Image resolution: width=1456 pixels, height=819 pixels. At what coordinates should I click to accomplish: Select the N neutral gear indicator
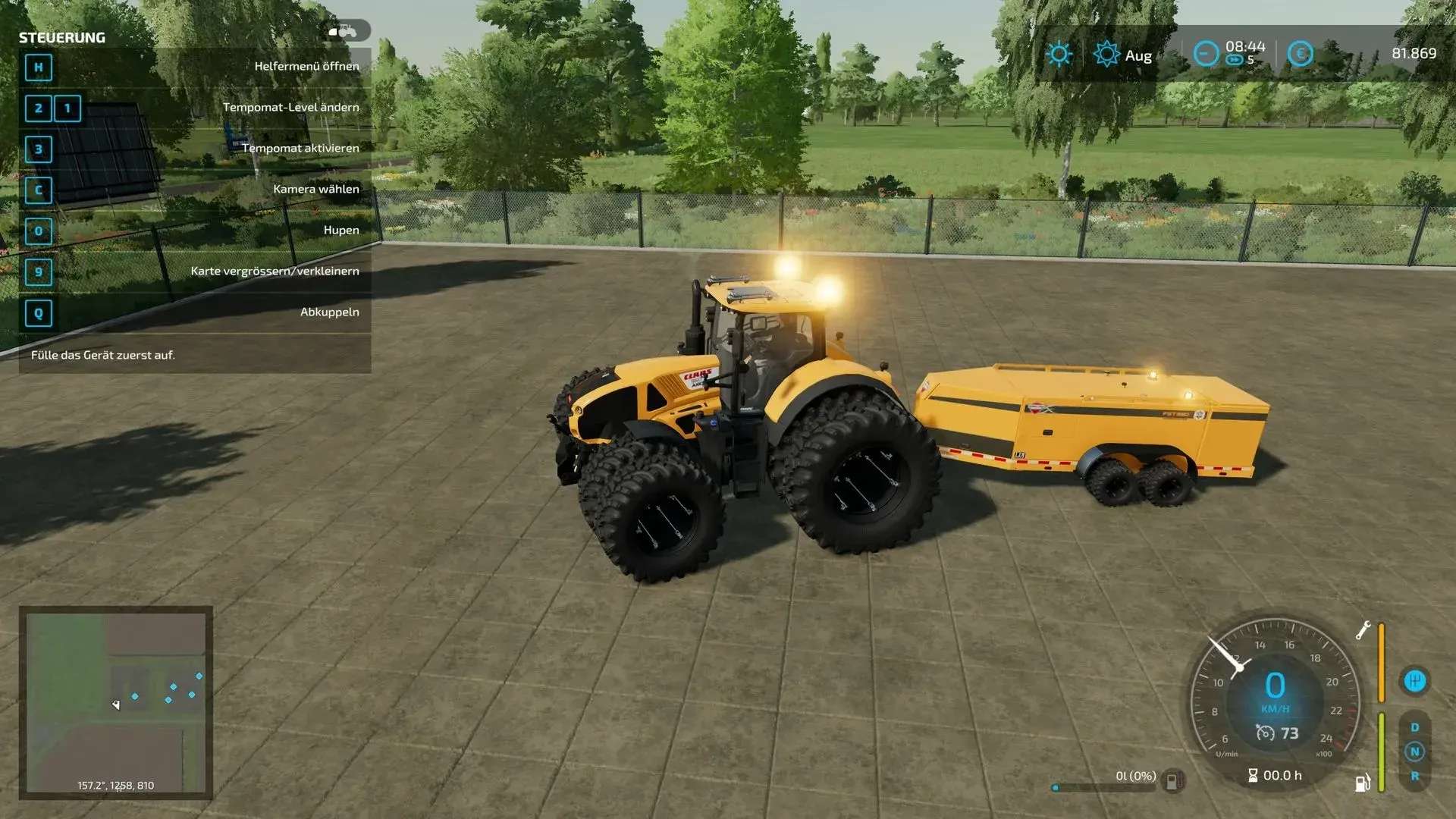pyautogui.click(x=1414, y=752)
